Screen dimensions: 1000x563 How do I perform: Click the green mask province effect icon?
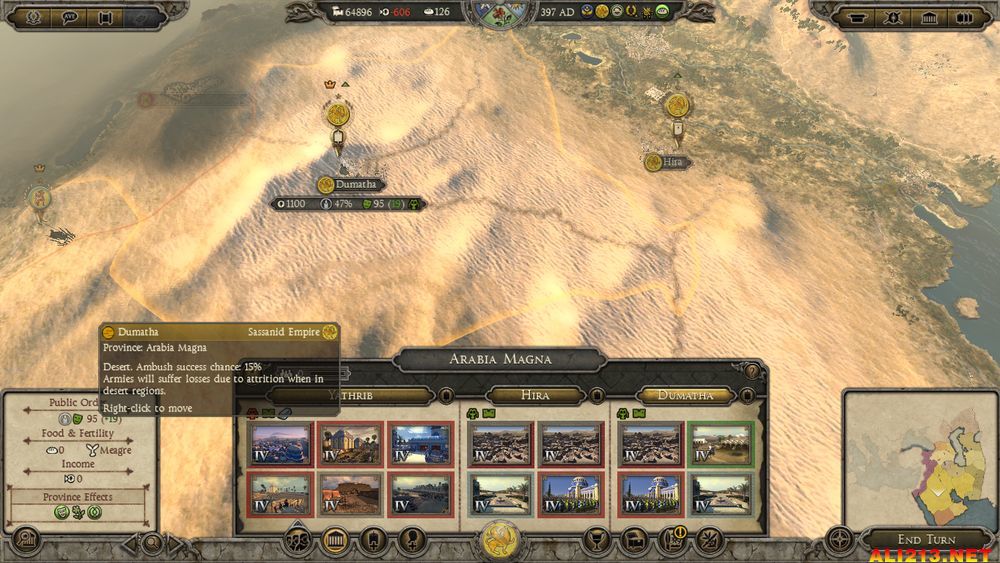click(x=61, y=512)
